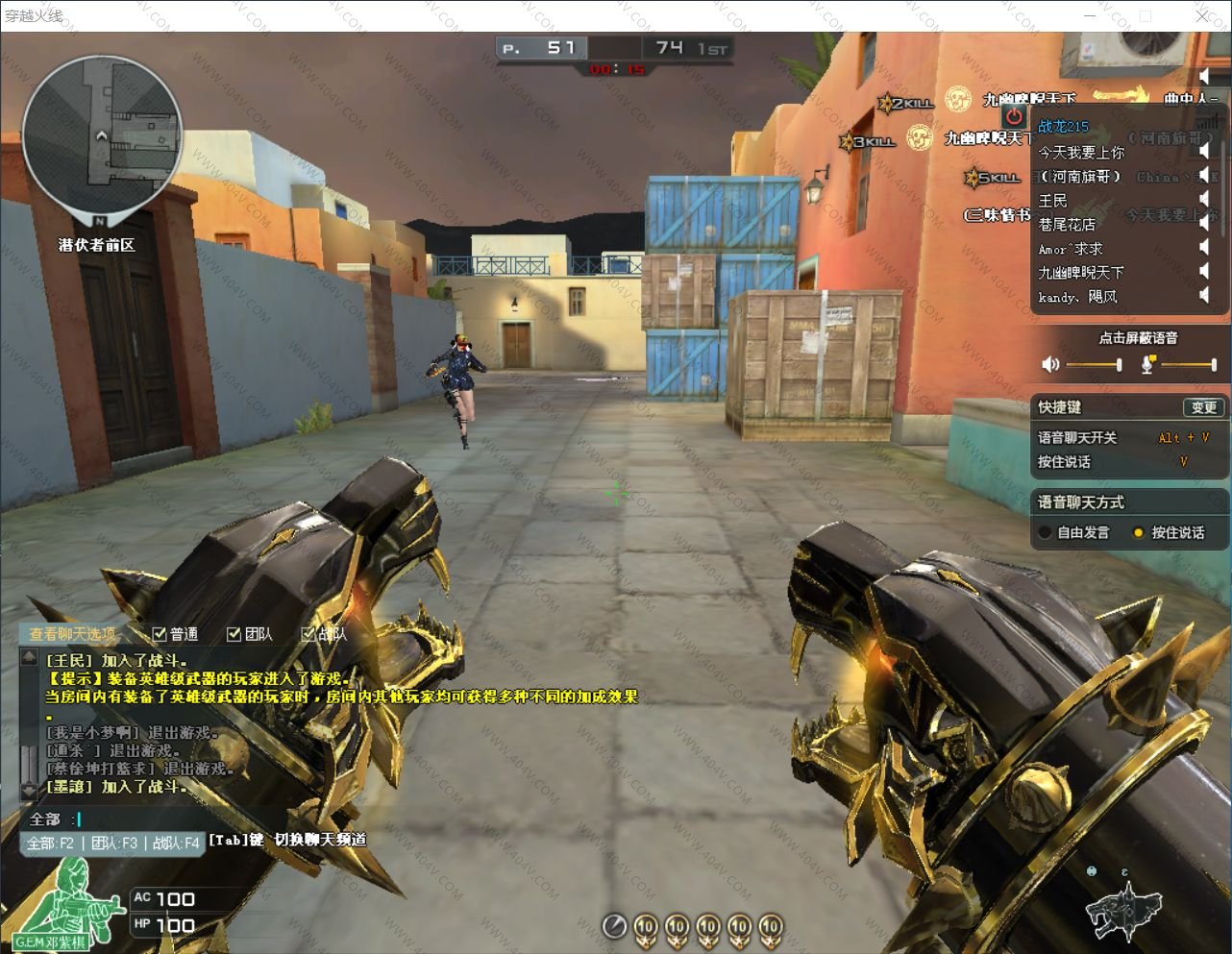Switch chat channel to 战队:F4
Screen dimensions: 1232x954
coord(176,843)
